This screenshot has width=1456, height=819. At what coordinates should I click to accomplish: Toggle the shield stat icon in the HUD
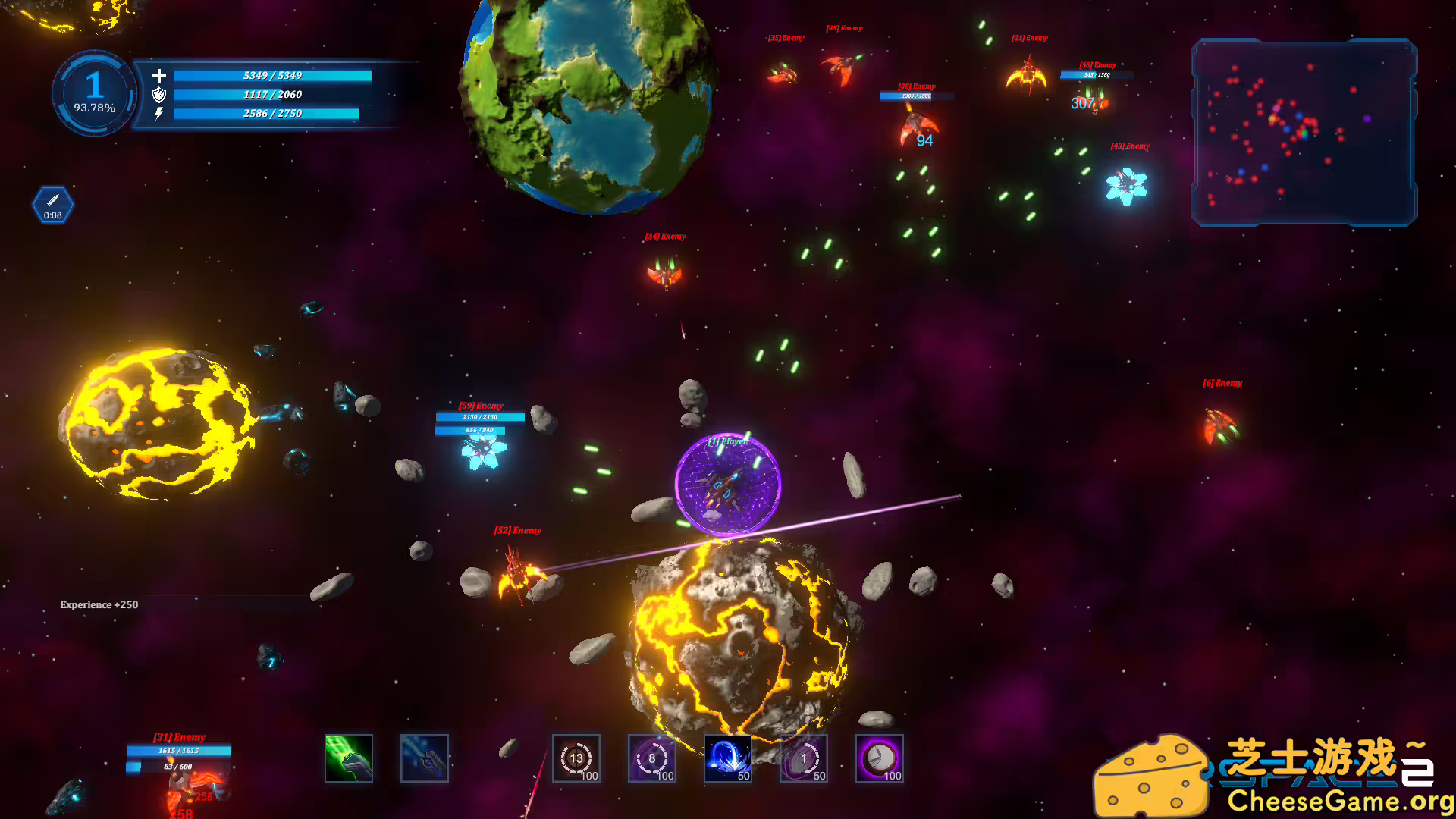(158, 96)
